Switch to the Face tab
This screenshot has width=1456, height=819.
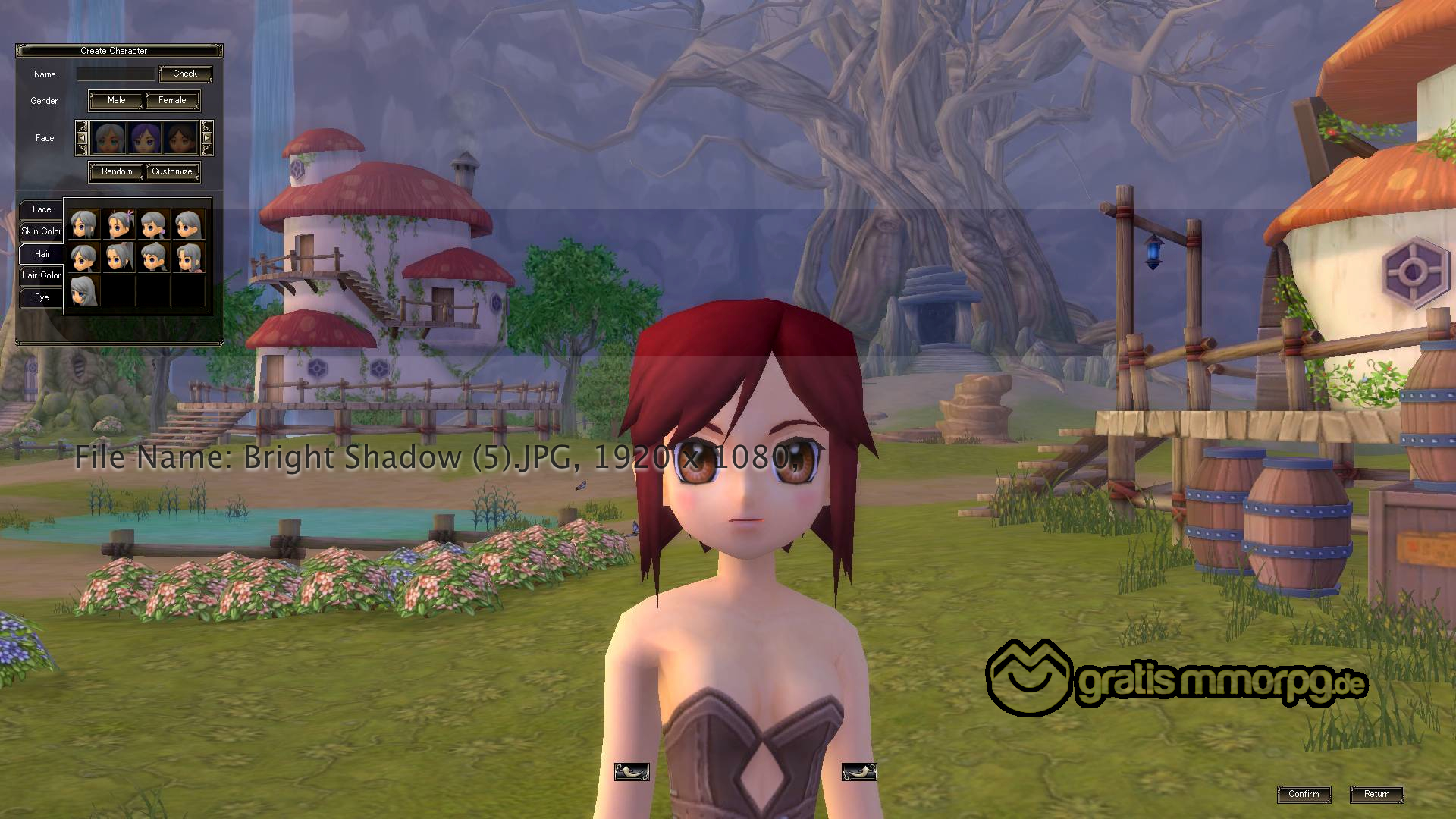click(x=42, y=209)
